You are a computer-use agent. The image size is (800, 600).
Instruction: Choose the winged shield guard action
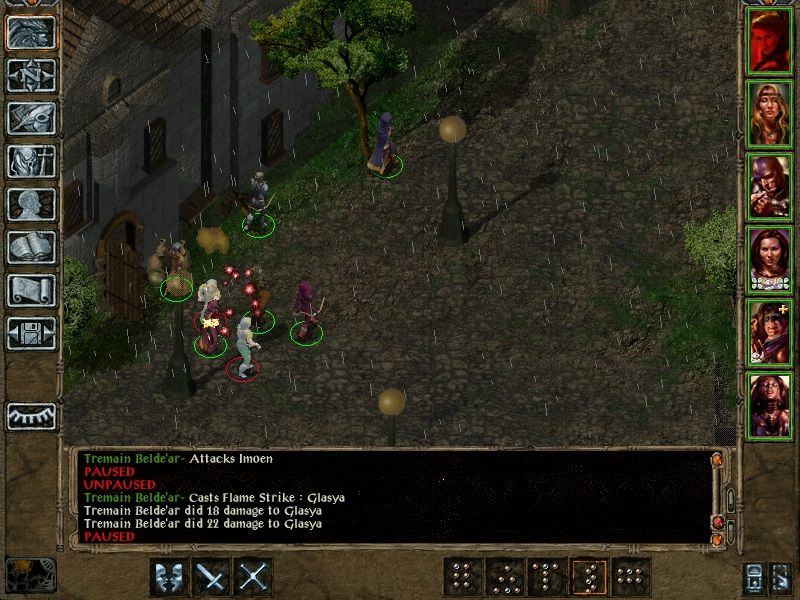click(x=168, y=577)
